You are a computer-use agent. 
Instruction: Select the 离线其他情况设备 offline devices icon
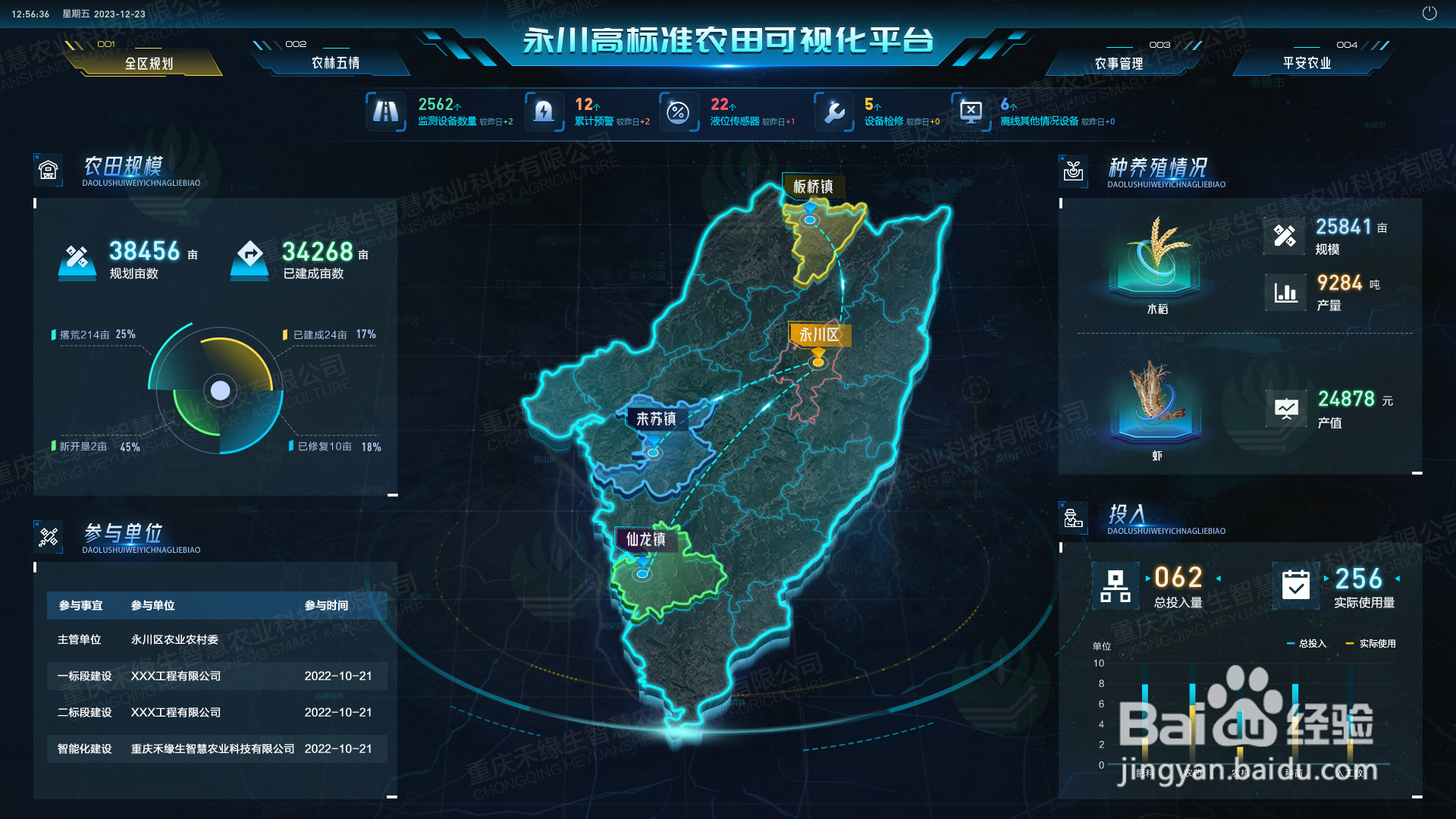coord(971,111)
